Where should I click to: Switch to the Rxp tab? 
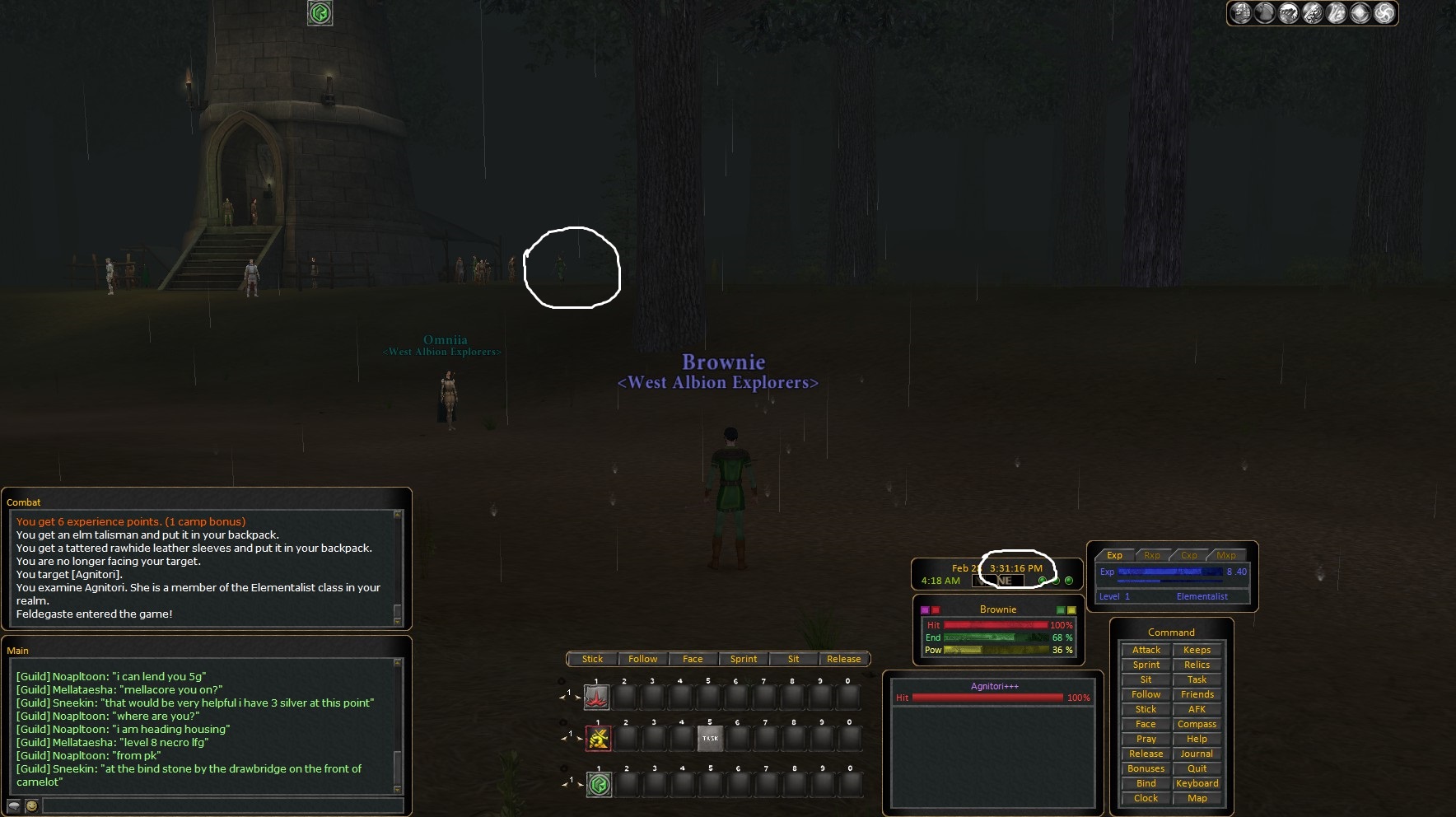coord(1151,555)
